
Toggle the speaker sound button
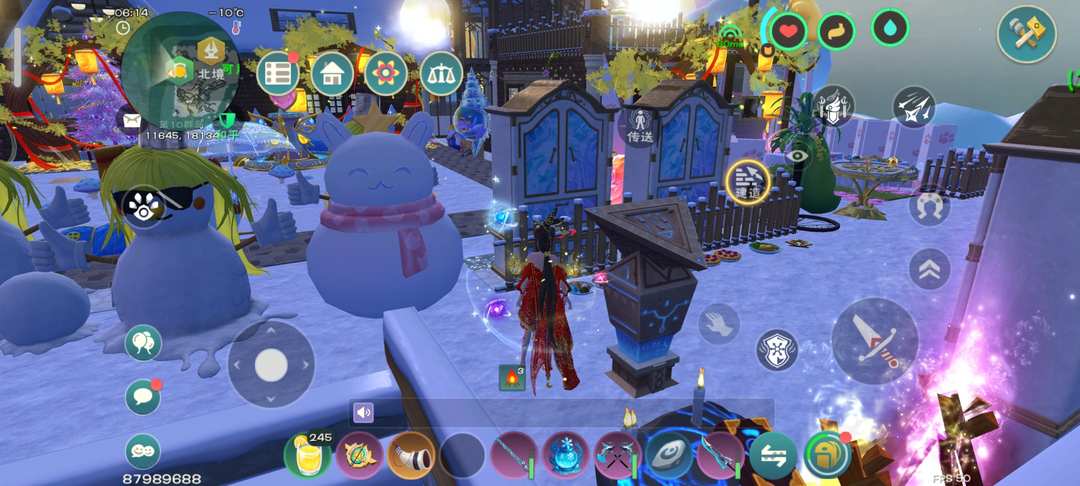(362, 412)
